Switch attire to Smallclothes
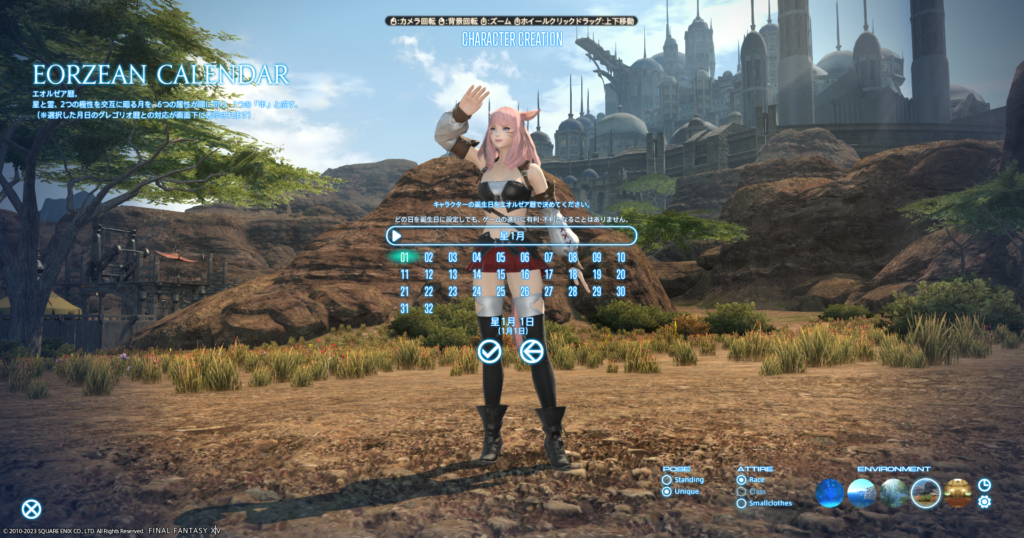 (741, 503)
